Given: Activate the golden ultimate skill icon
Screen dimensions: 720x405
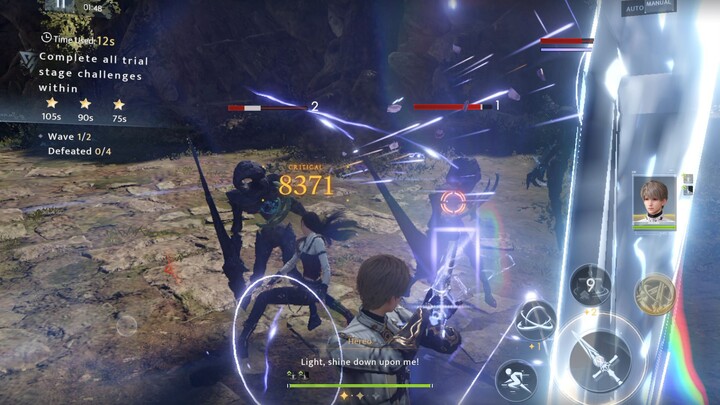Looking at the screenshot, I should coord(655,294).
